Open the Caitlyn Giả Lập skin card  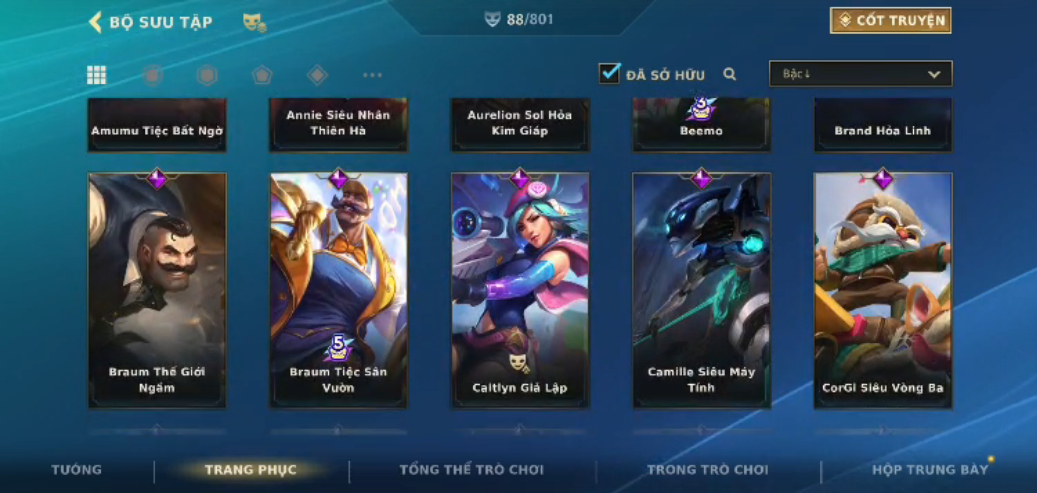pyautogui.click(x=520, y=290)
